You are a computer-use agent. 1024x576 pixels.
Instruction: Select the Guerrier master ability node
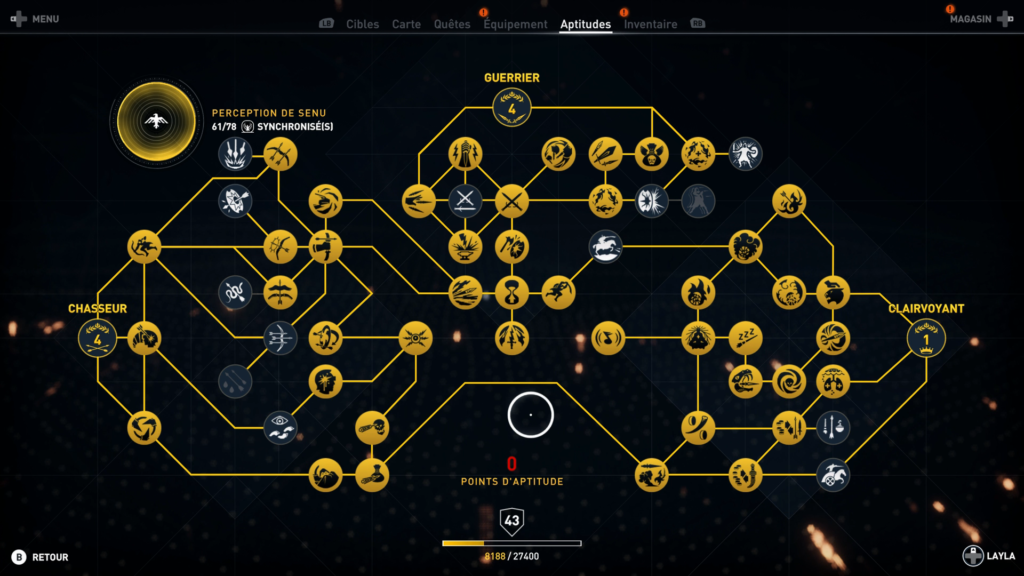(x=511, y=107)
